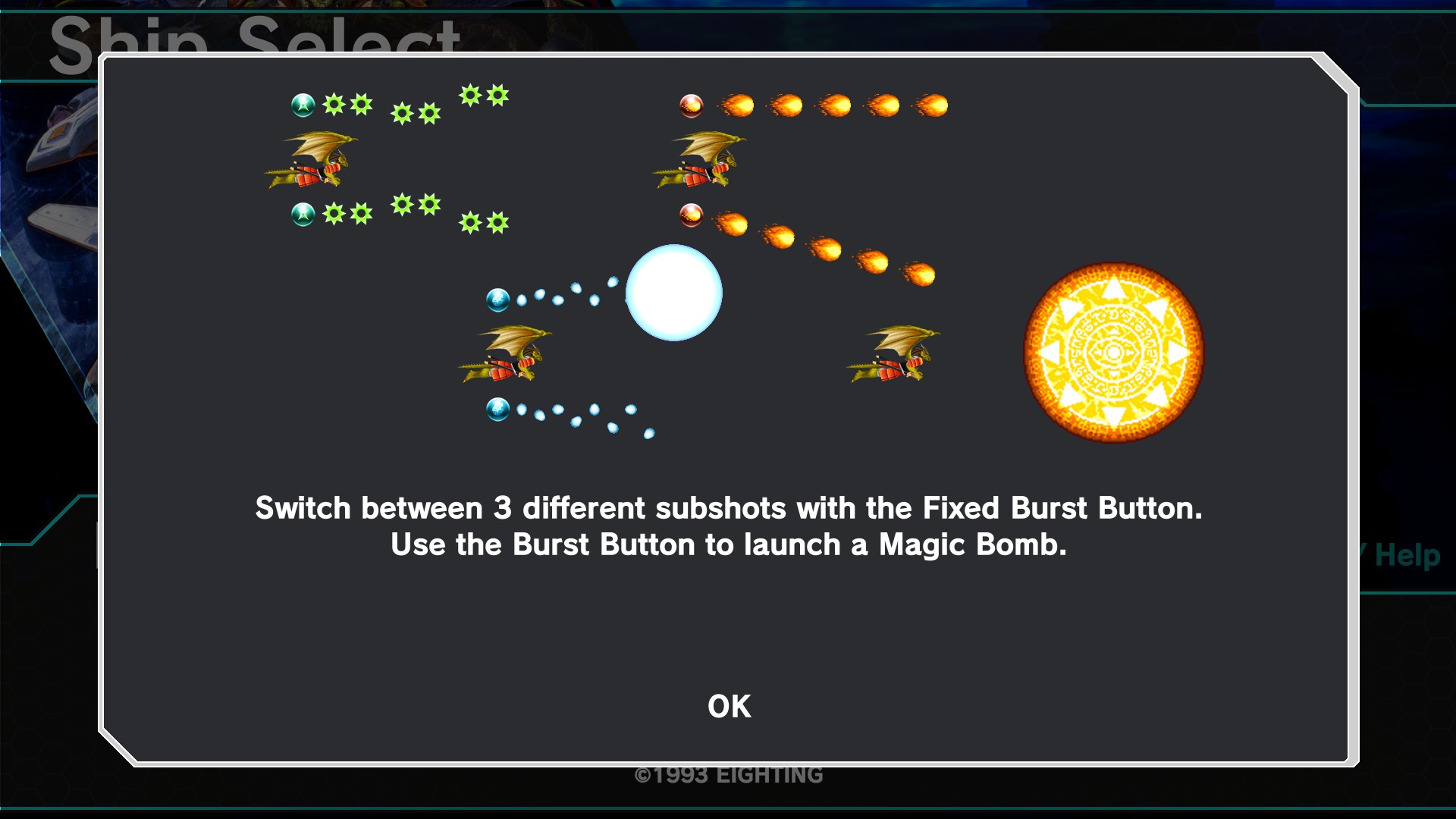Image resolution: width=1456 pixels, height=819 pixels.
Task: Select the red fireball subshot orb
Action: tap(690, 105)
